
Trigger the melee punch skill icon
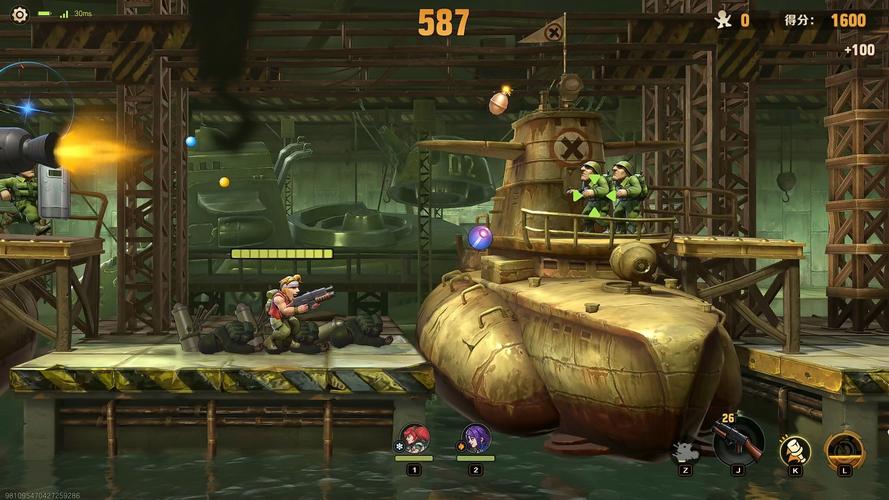tap(795, 450)
